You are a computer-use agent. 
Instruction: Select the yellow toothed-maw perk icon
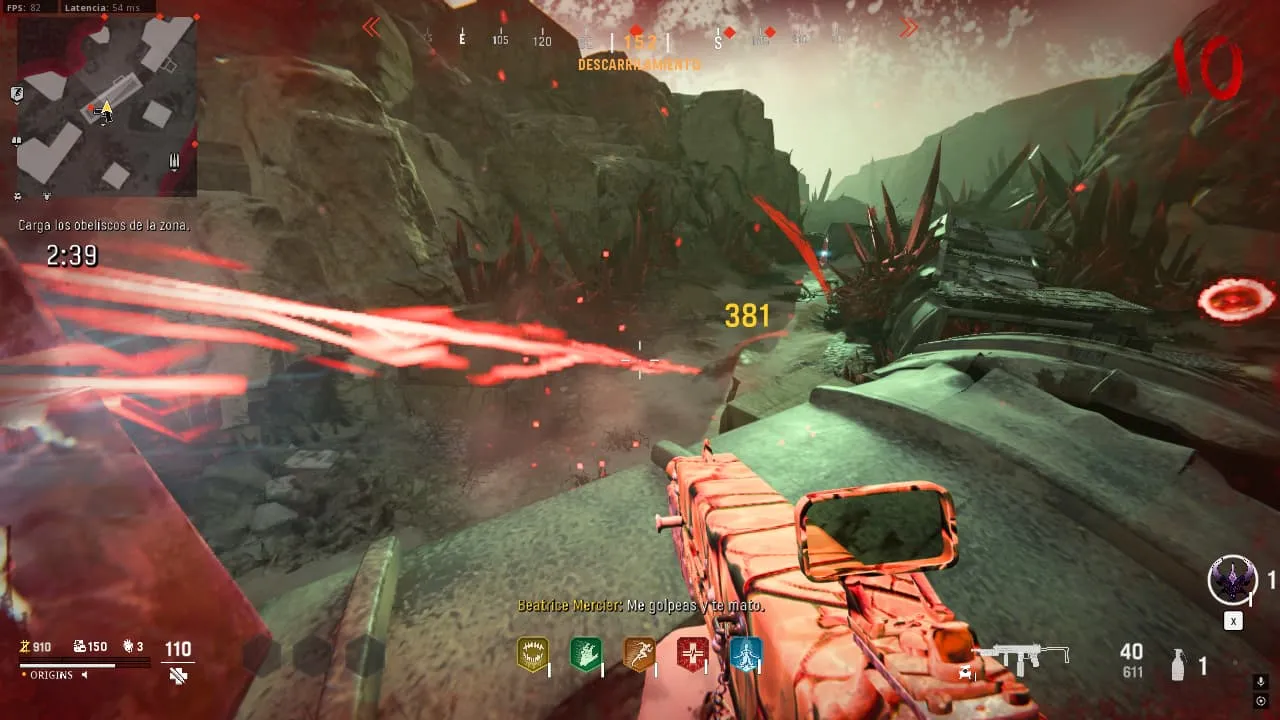[532, 654]
